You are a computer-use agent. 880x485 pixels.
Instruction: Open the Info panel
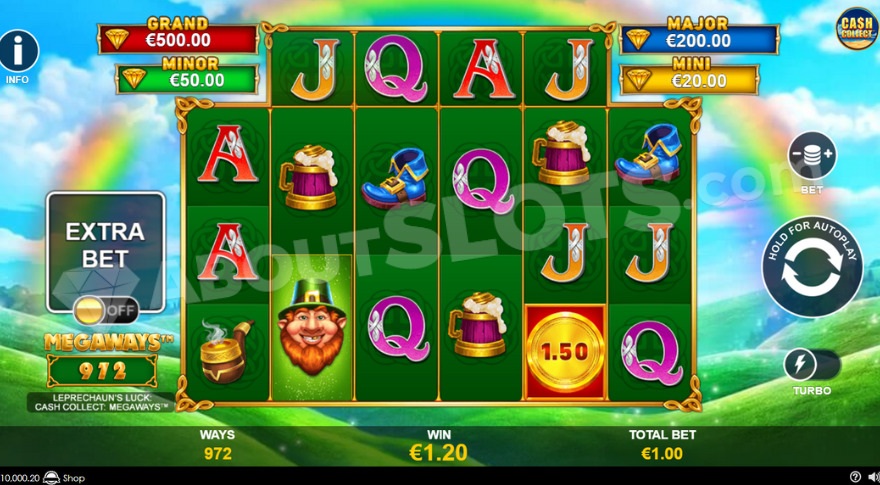(18, 51)
